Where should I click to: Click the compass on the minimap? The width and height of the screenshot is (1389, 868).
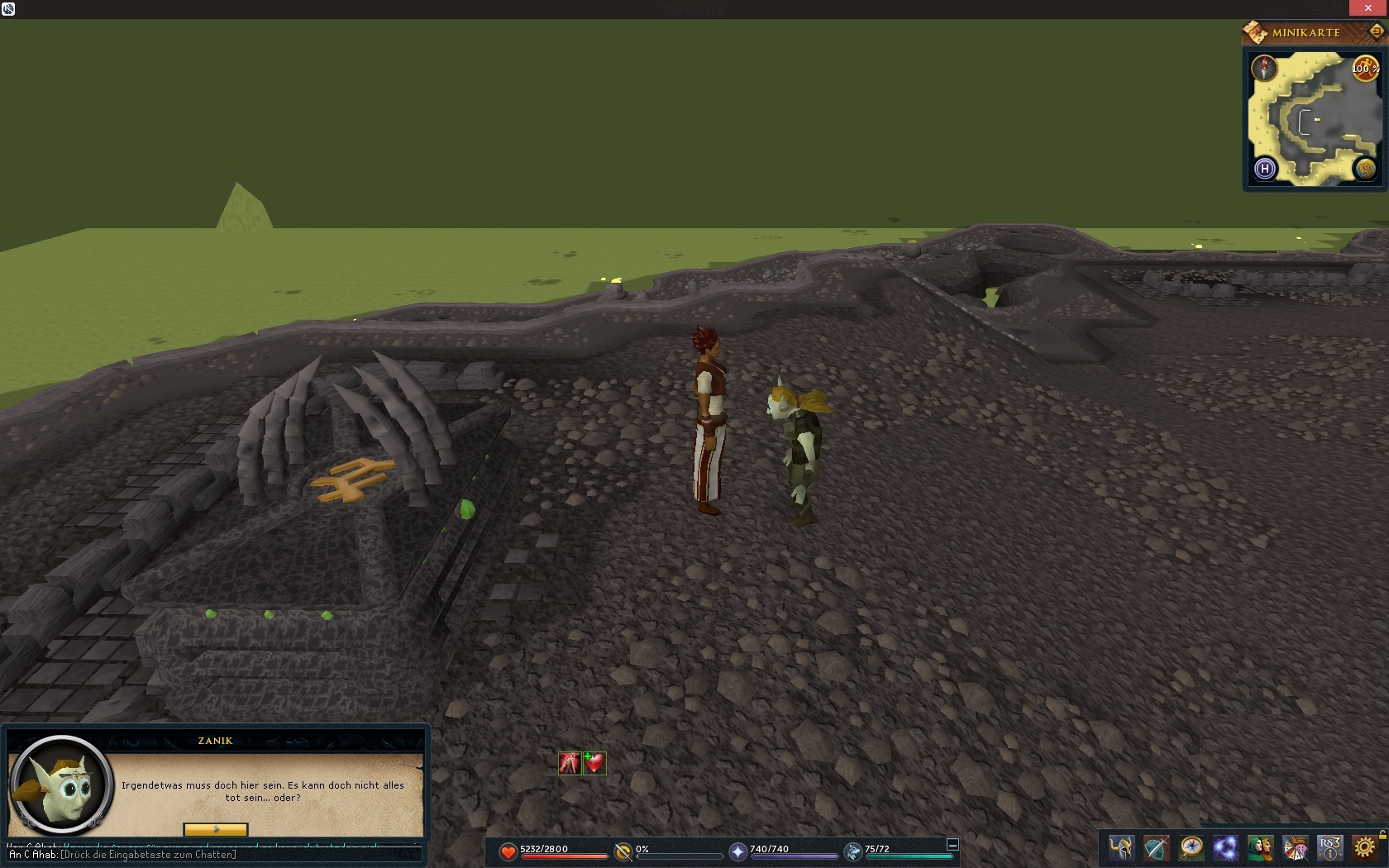(x=1264, y=68)
